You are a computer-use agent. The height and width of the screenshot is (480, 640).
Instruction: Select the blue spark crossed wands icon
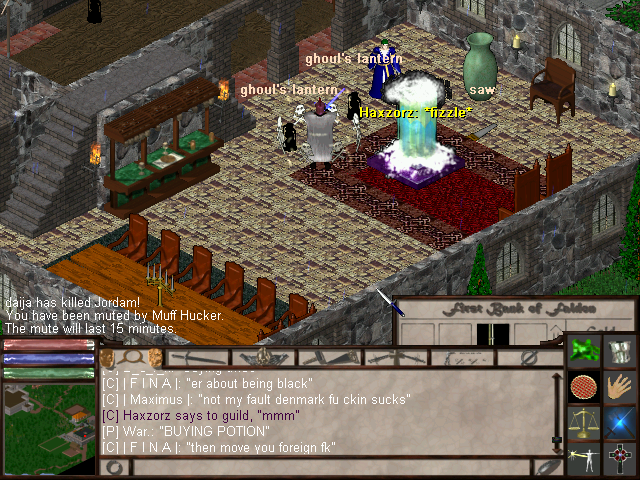point(621,422)
